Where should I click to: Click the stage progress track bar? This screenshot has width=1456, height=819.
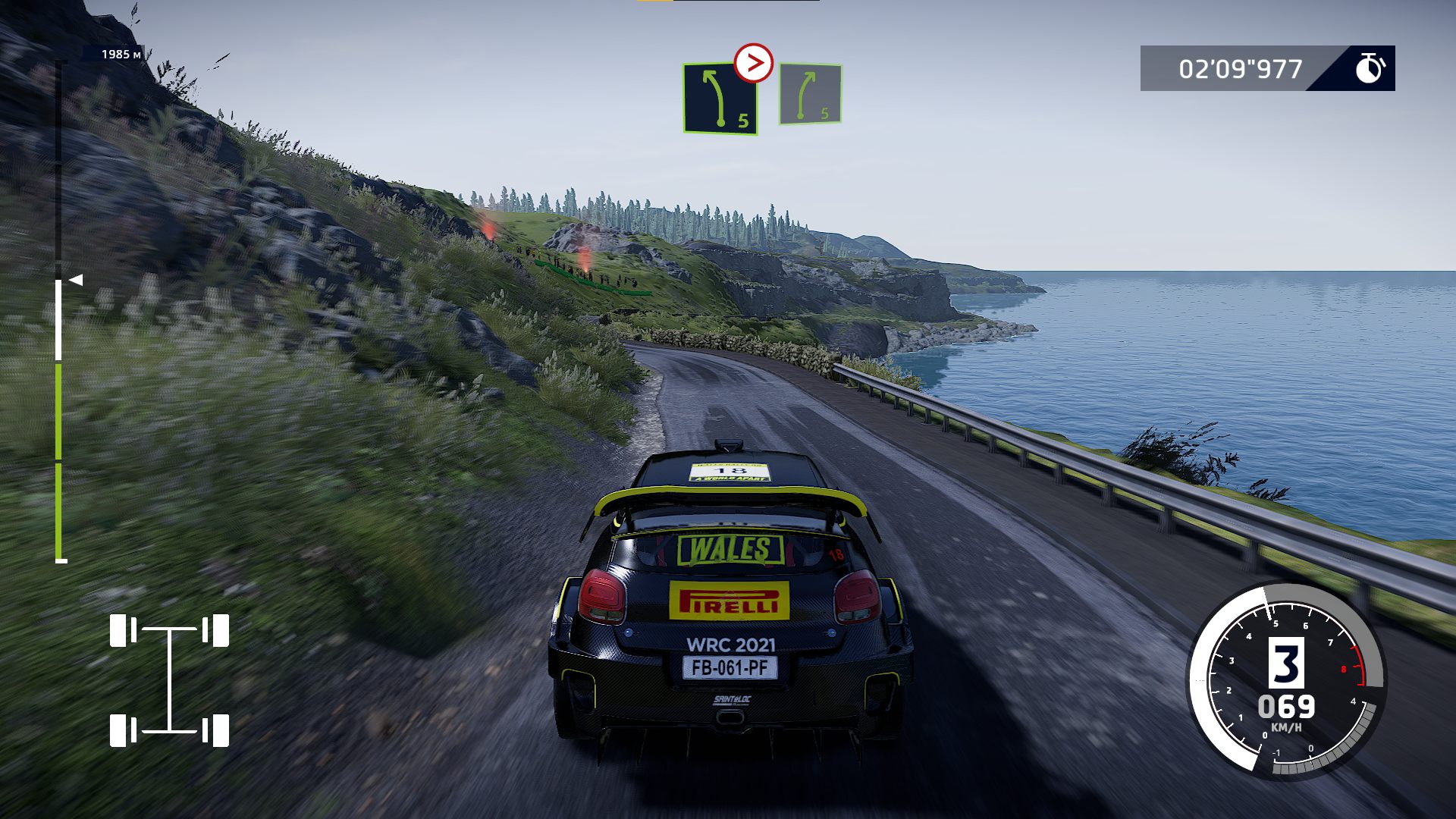coord(59,318)
